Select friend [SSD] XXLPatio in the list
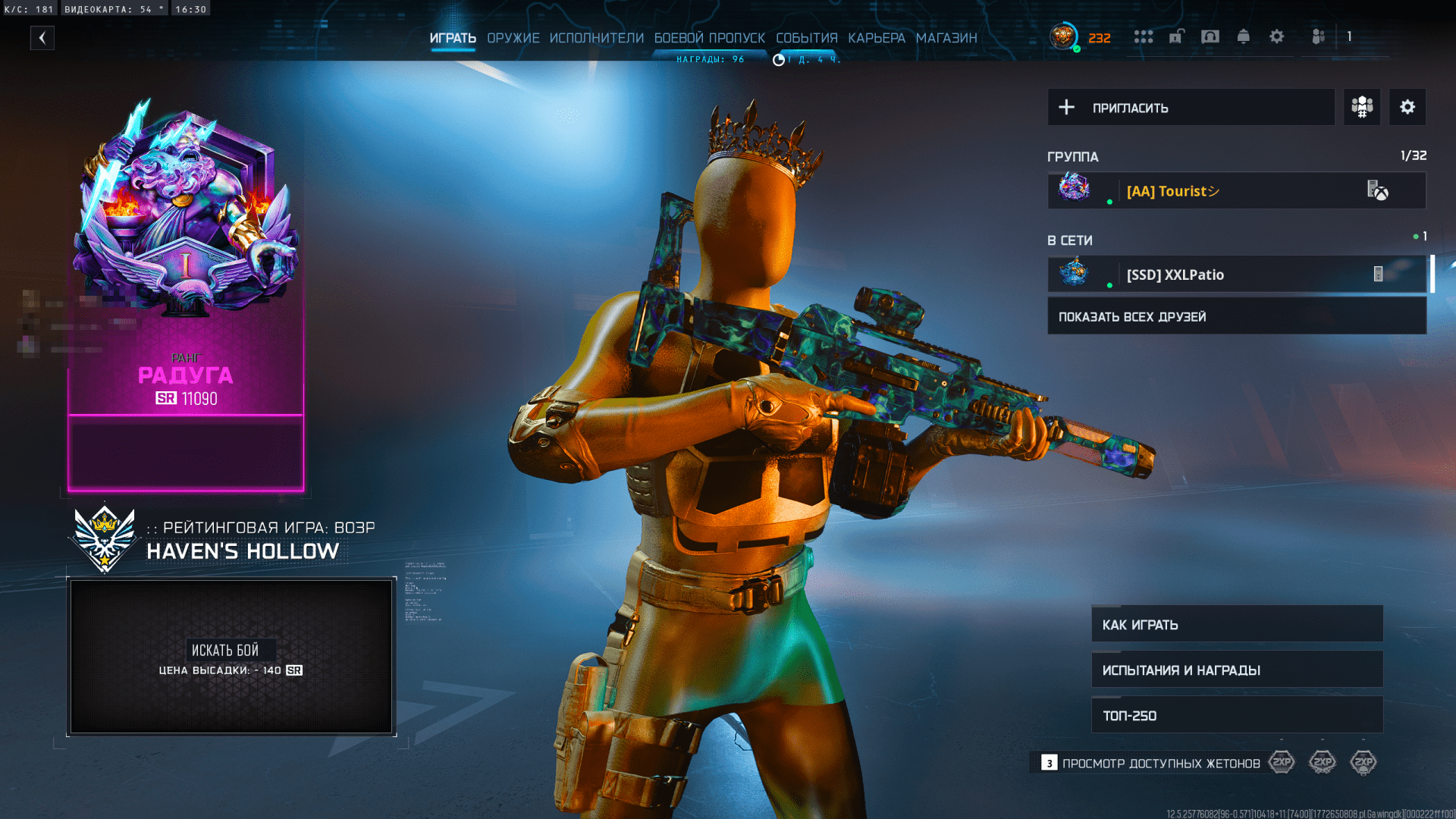This screenshot has height=819, width=1456. [x=1175, y=275]
